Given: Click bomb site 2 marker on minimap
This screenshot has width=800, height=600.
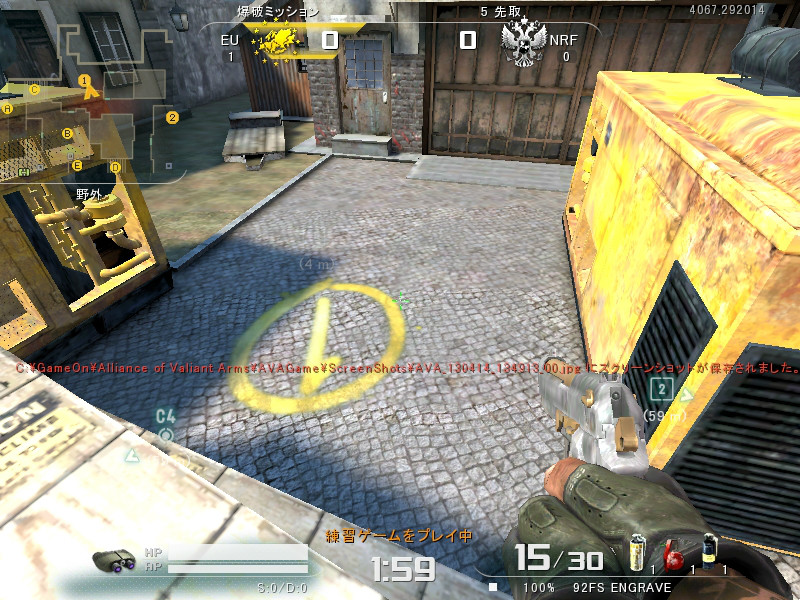Looking at the screenshot, I should 172,117.
